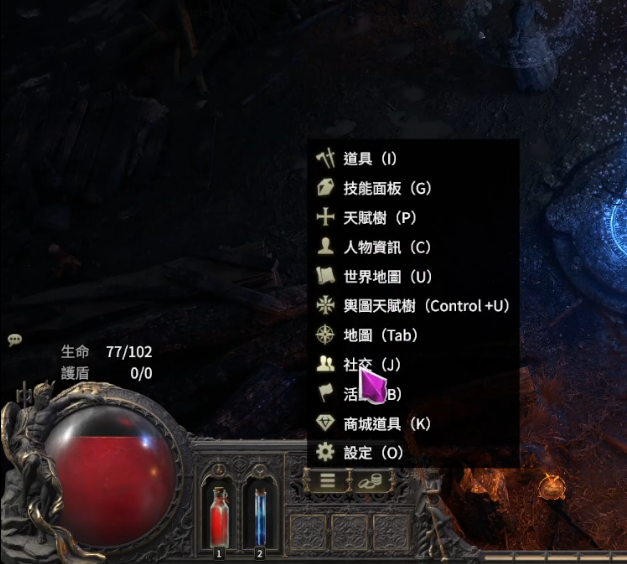Show 人物資訊 character info
This screenshot has width=627, height=564.
tap(386, 247)
